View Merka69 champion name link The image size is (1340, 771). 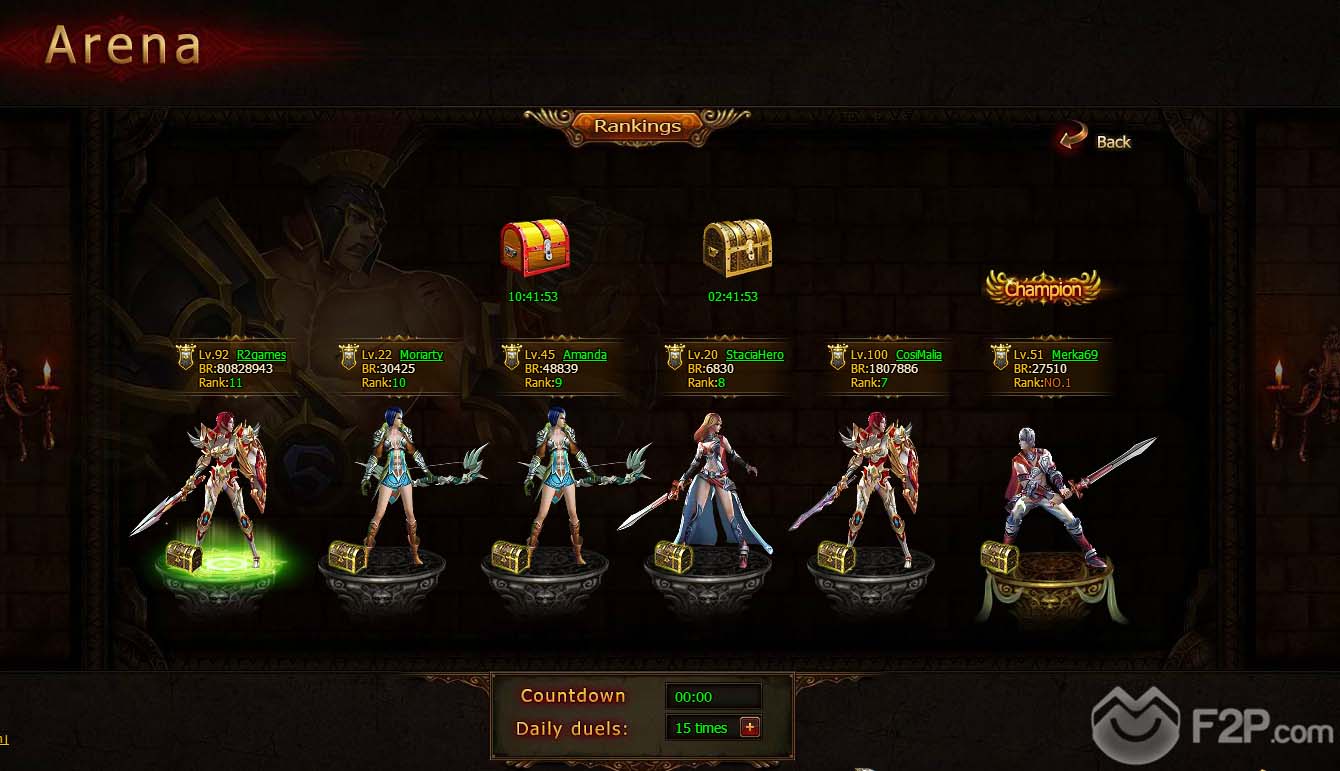1074,355
